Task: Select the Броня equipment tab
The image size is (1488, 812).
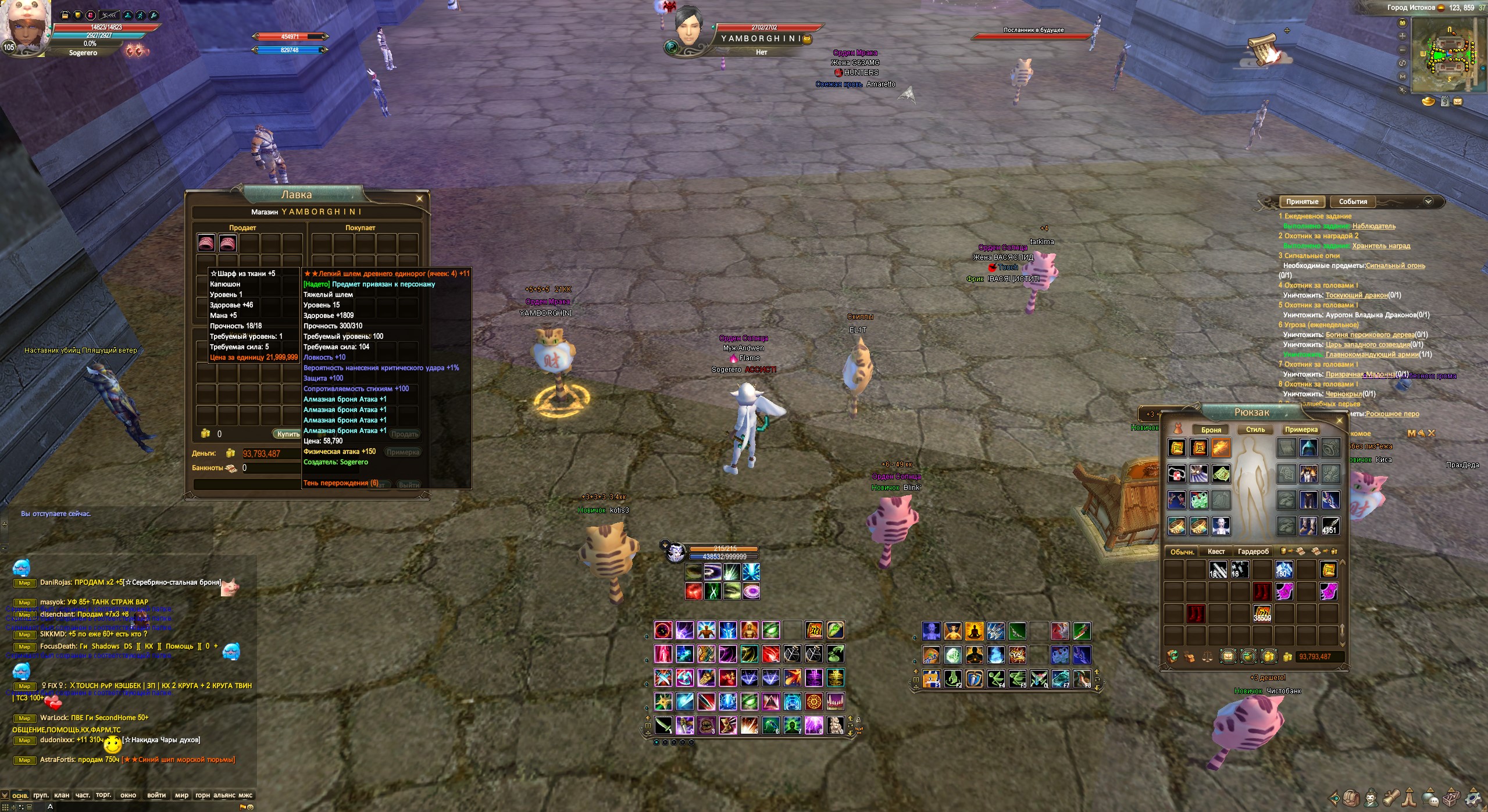Action: point(1211,430)
